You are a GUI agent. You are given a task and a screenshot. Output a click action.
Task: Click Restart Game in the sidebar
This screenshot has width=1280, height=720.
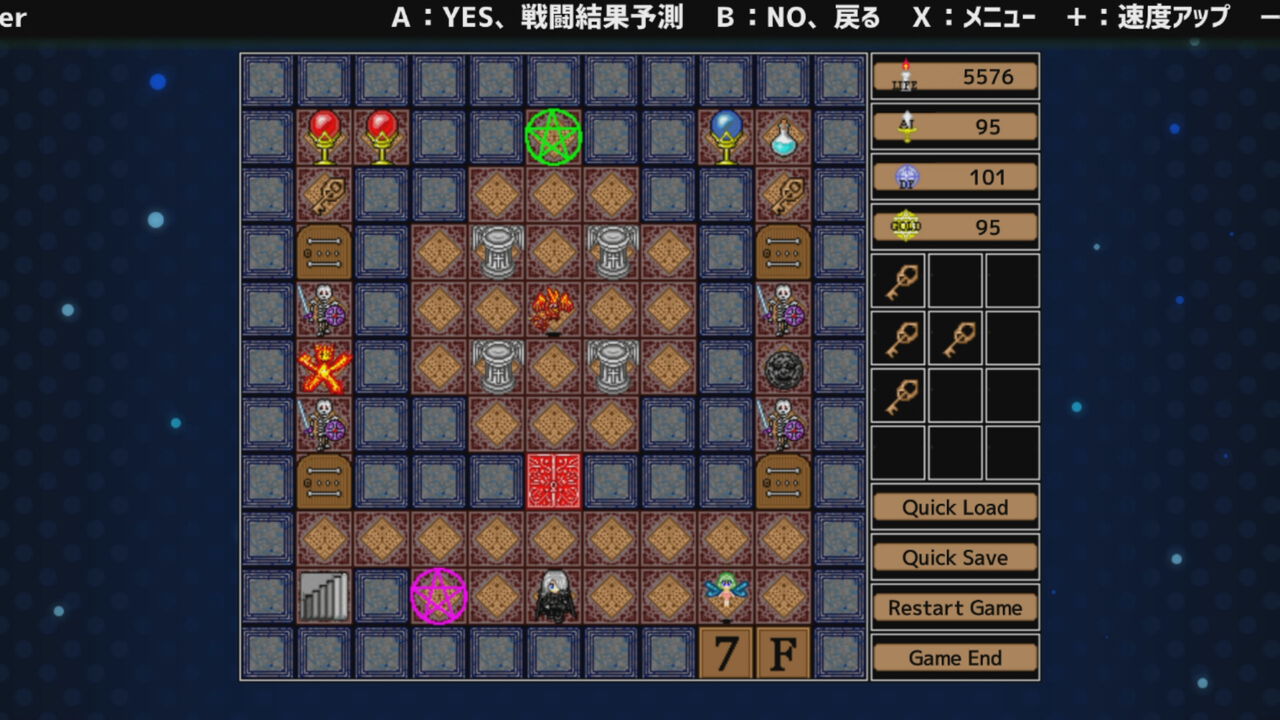955,607
